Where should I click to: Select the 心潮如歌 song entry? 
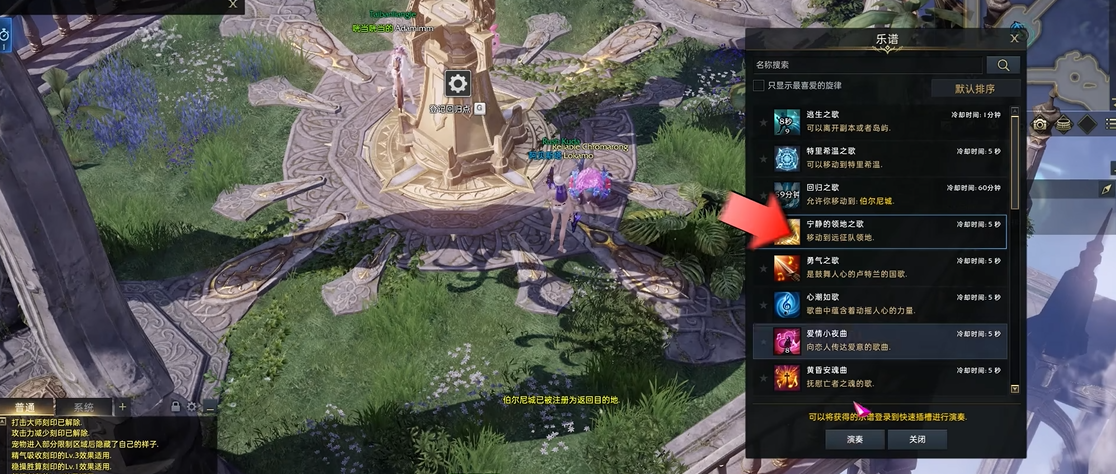880,304
